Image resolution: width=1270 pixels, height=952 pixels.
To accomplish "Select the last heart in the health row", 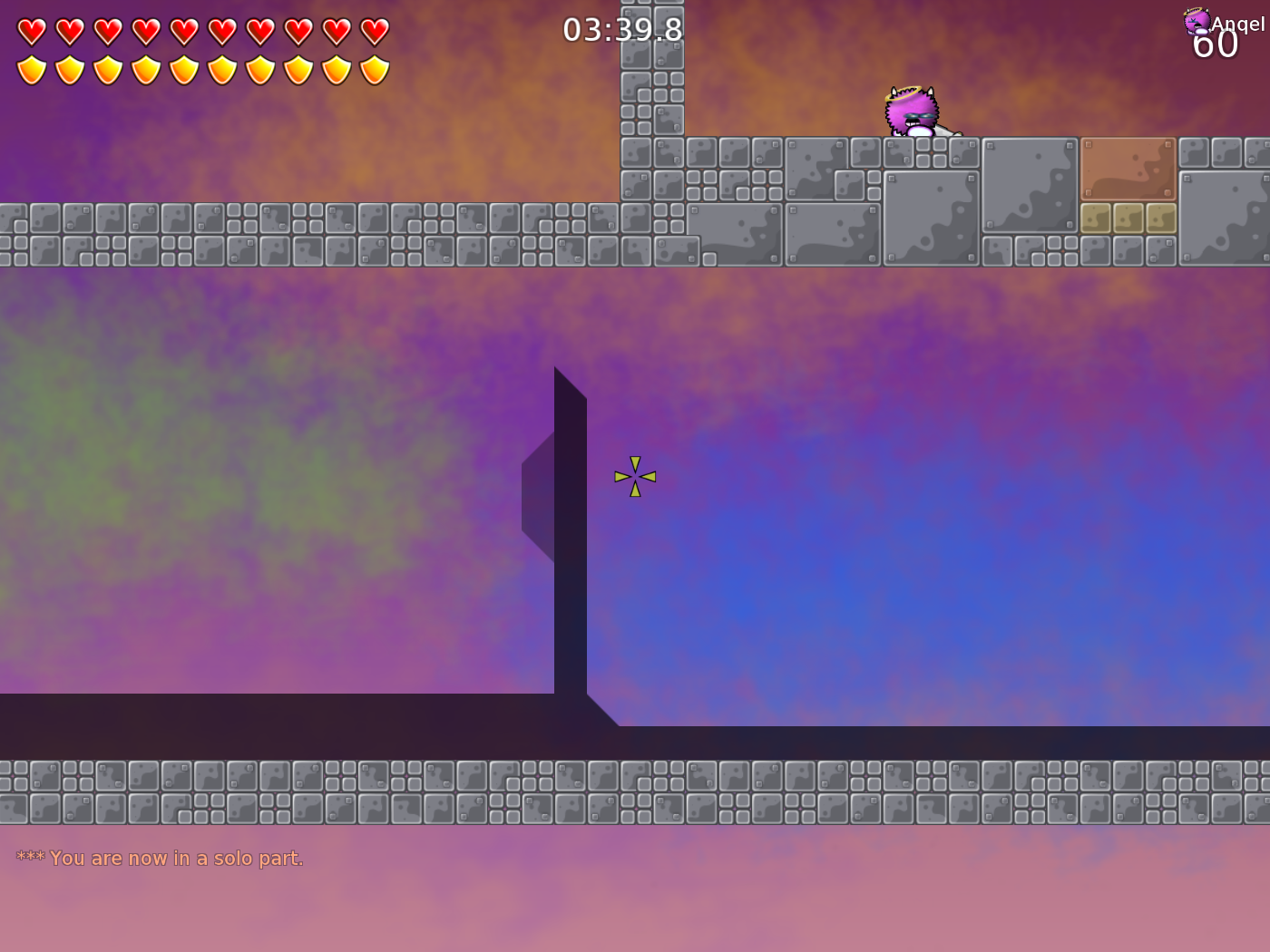I will [374, 30].
